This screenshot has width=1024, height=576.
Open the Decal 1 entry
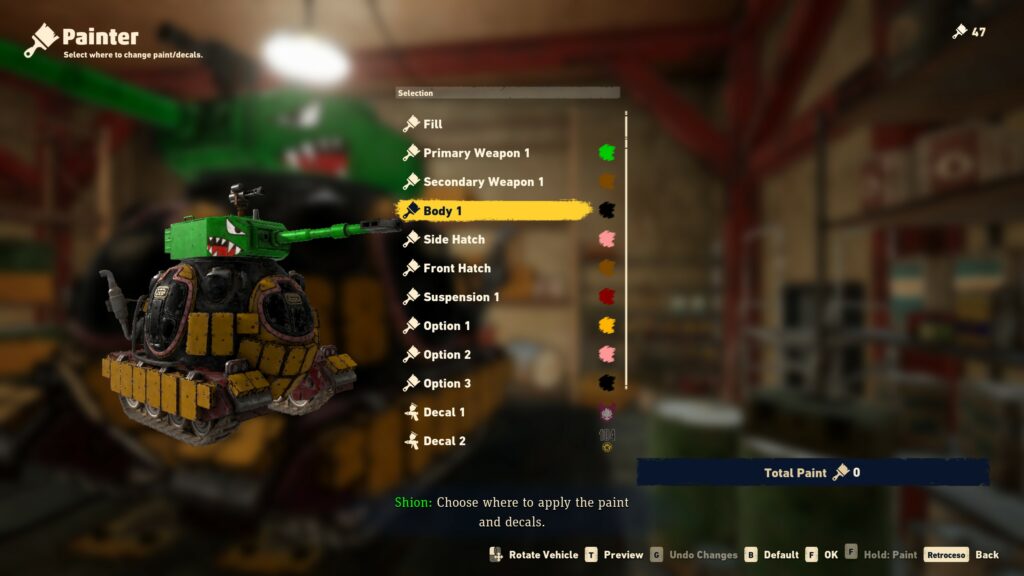click(444, 412)
